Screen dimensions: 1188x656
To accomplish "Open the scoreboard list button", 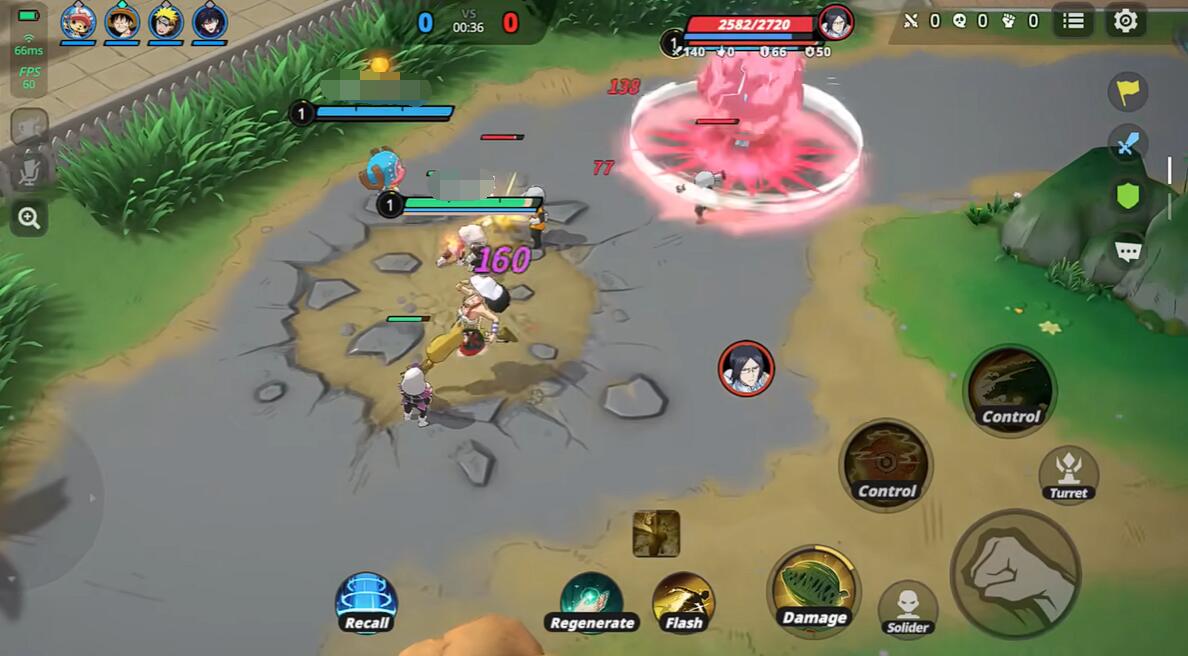I will pos(1073,21).
